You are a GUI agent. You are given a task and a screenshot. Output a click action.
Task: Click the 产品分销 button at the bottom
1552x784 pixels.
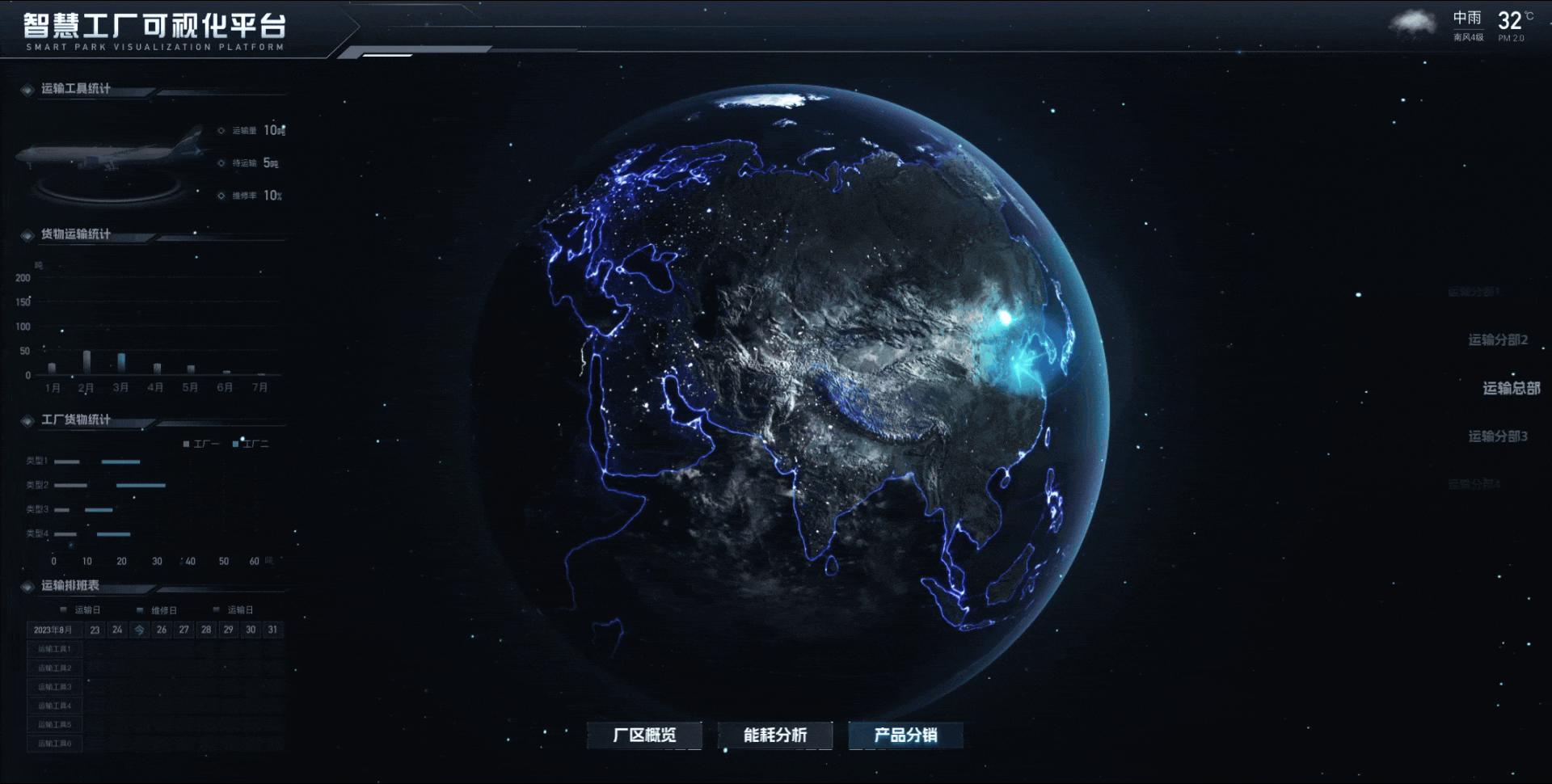[905, 736]
